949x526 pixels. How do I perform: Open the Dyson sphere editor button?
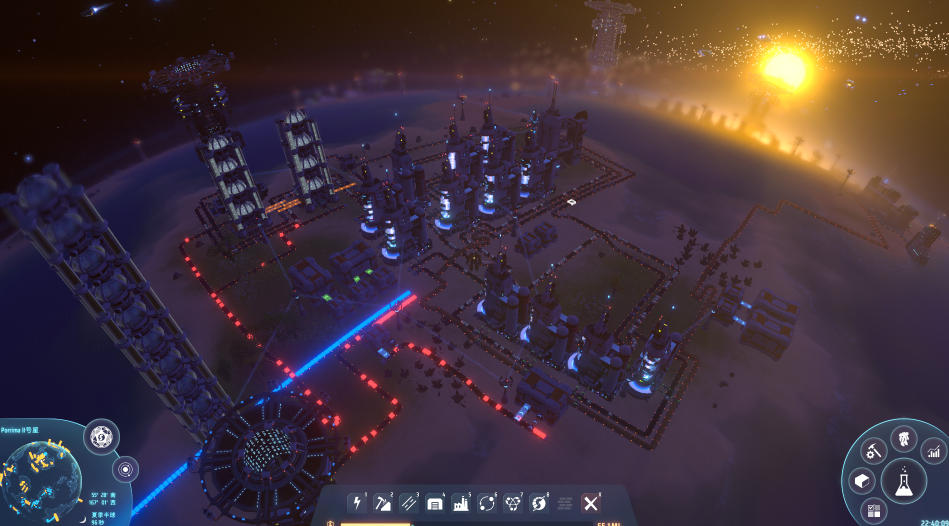click(x=101, y=436)
